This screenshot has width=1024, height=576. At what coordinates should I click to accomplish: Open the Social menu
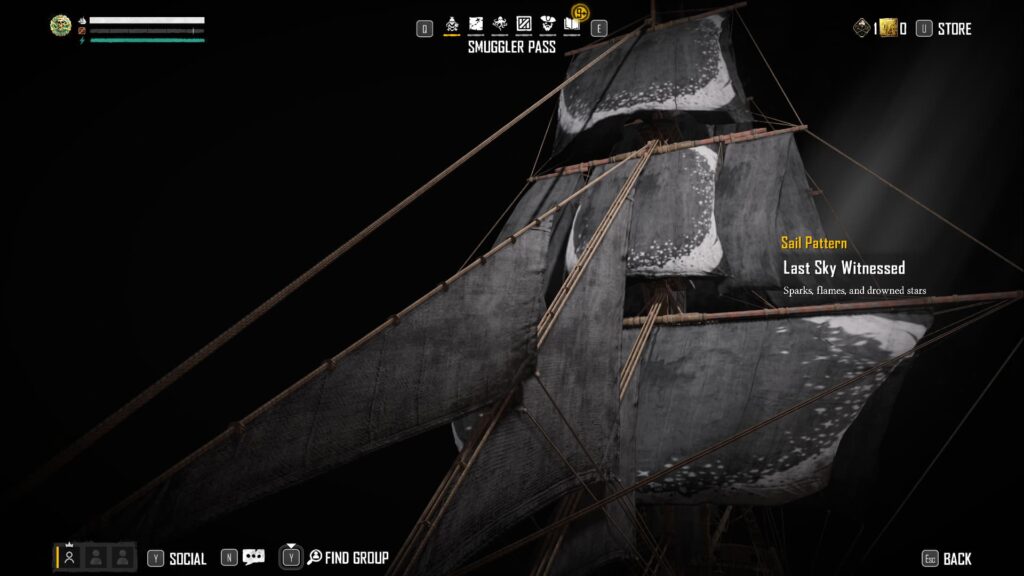pos(187,559)
